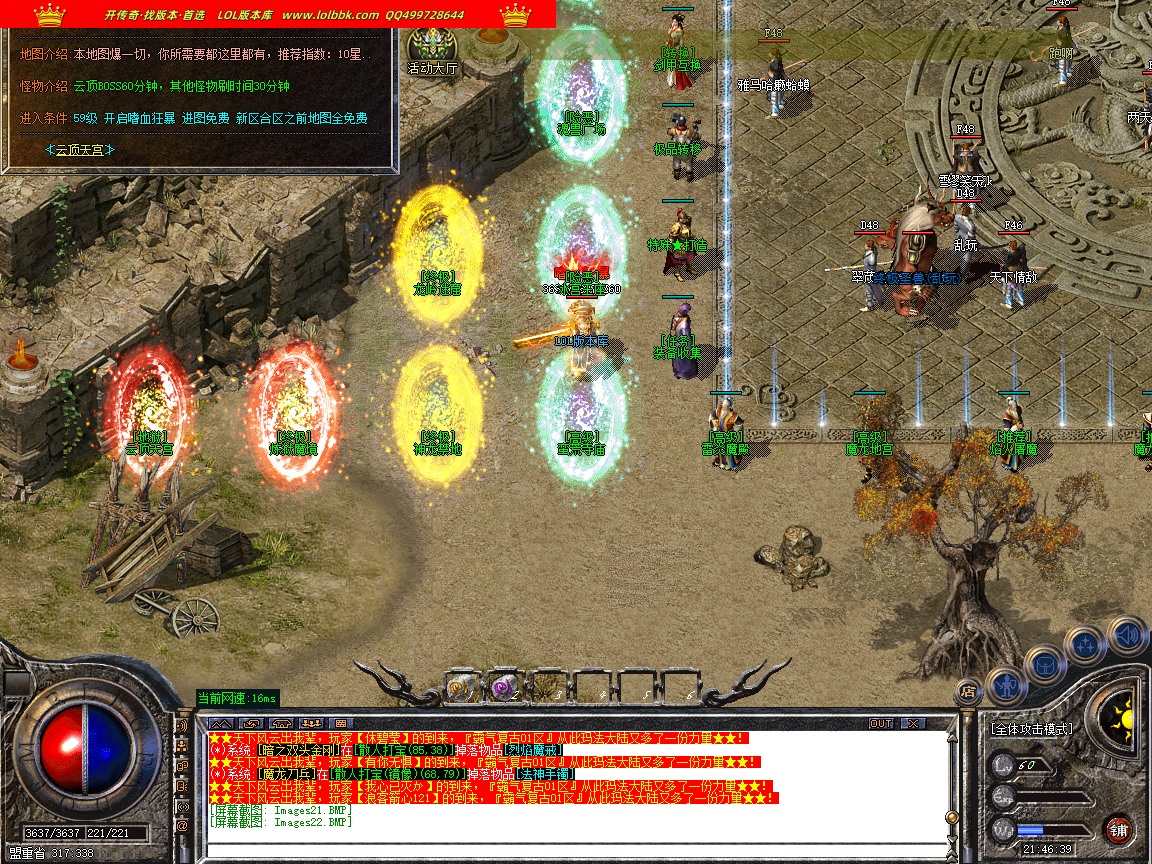Open the skills sparkle round button
The height and width of the screenshot is (864, 1152).
[x=1085, y=645]
